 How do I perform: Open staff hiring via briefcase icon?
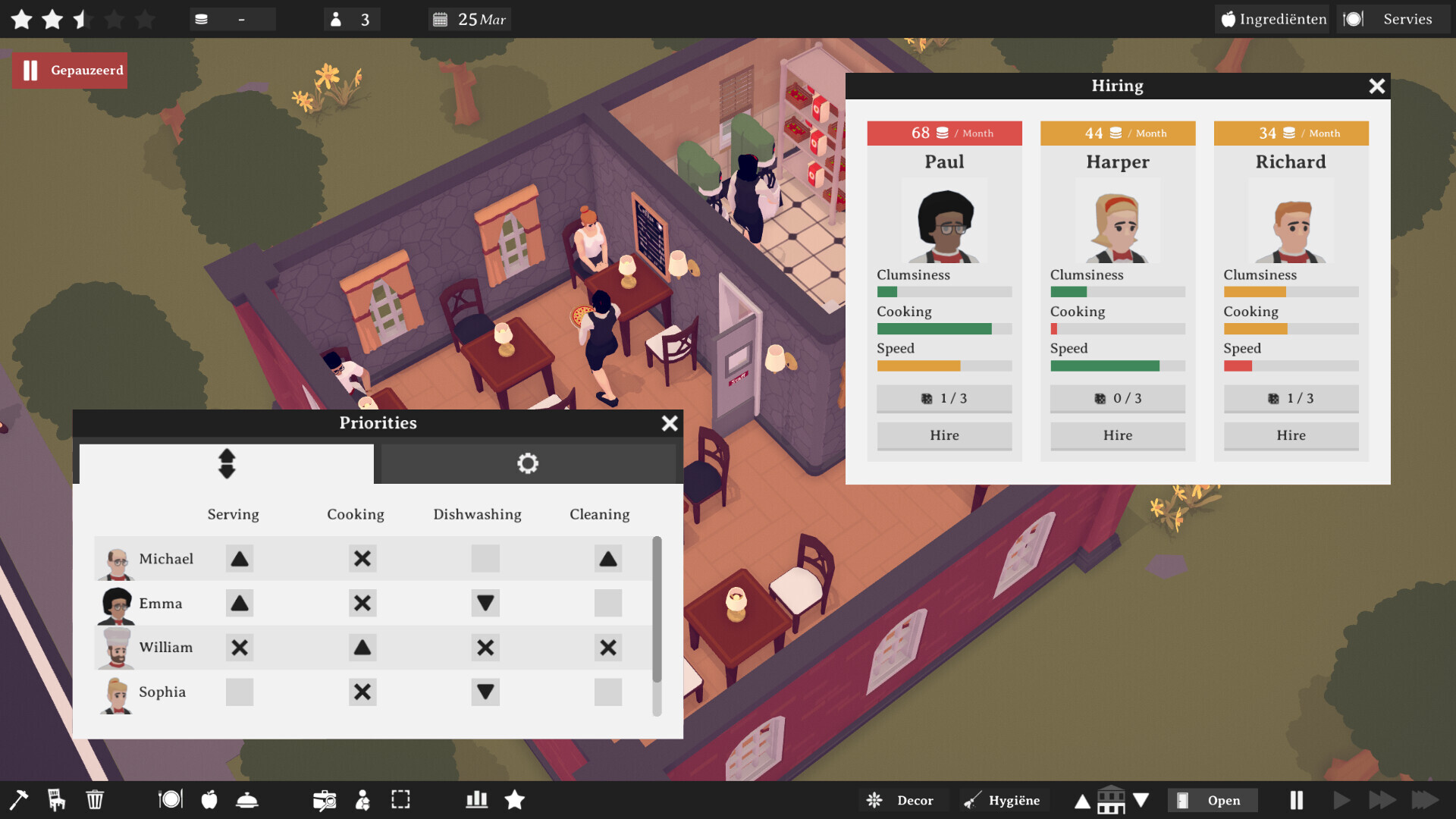click(x=325, y=799)
